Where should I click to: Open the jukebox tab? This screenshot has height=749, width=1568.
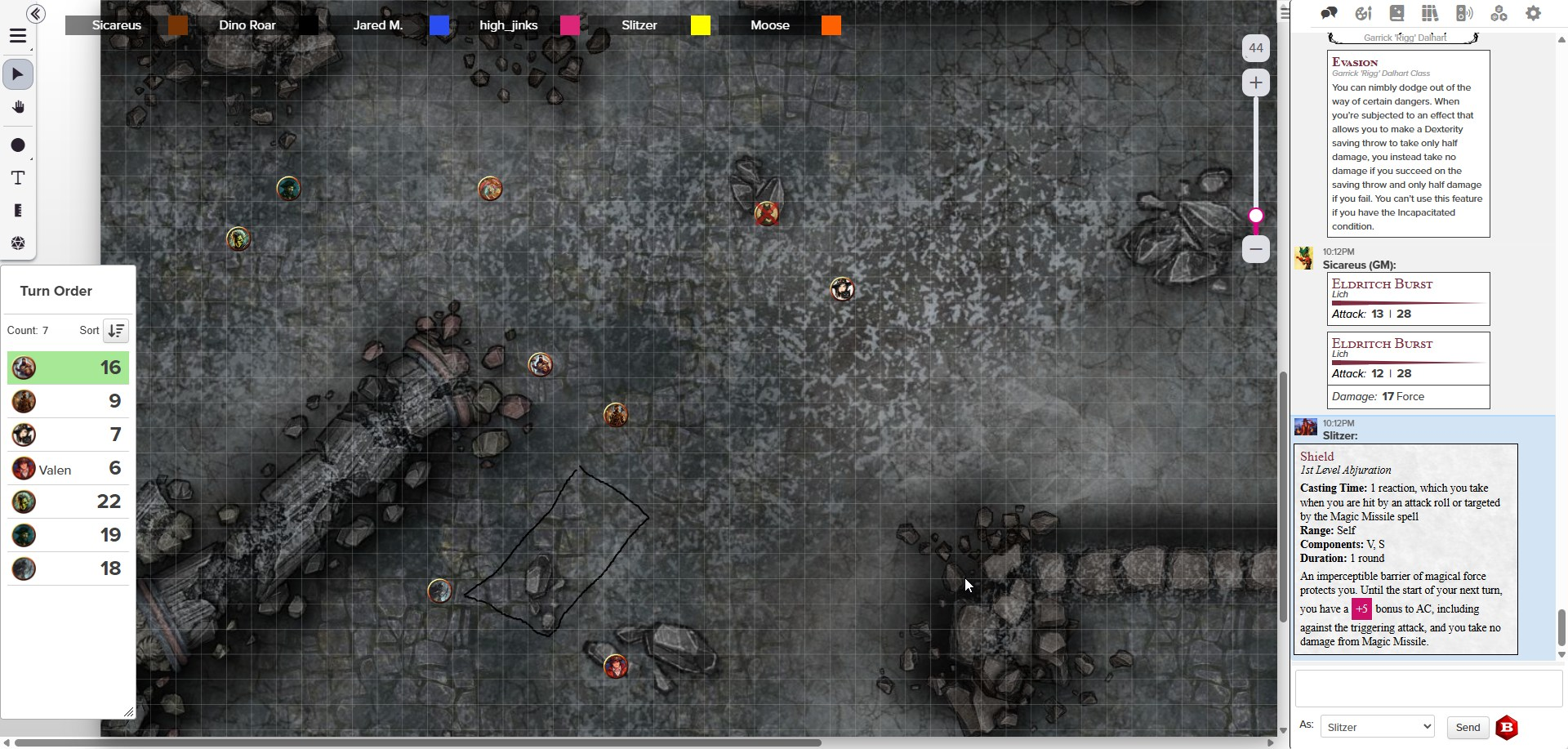1464,13
